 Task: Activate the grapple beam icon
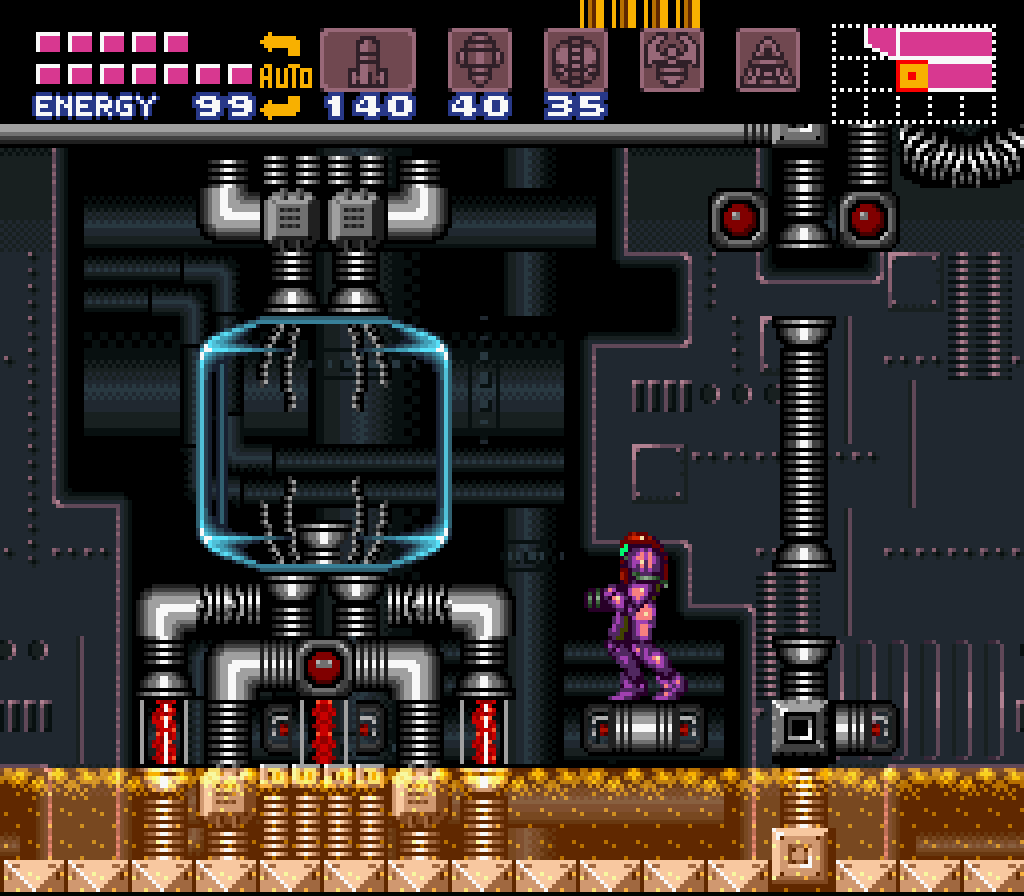tap(672, 60)
